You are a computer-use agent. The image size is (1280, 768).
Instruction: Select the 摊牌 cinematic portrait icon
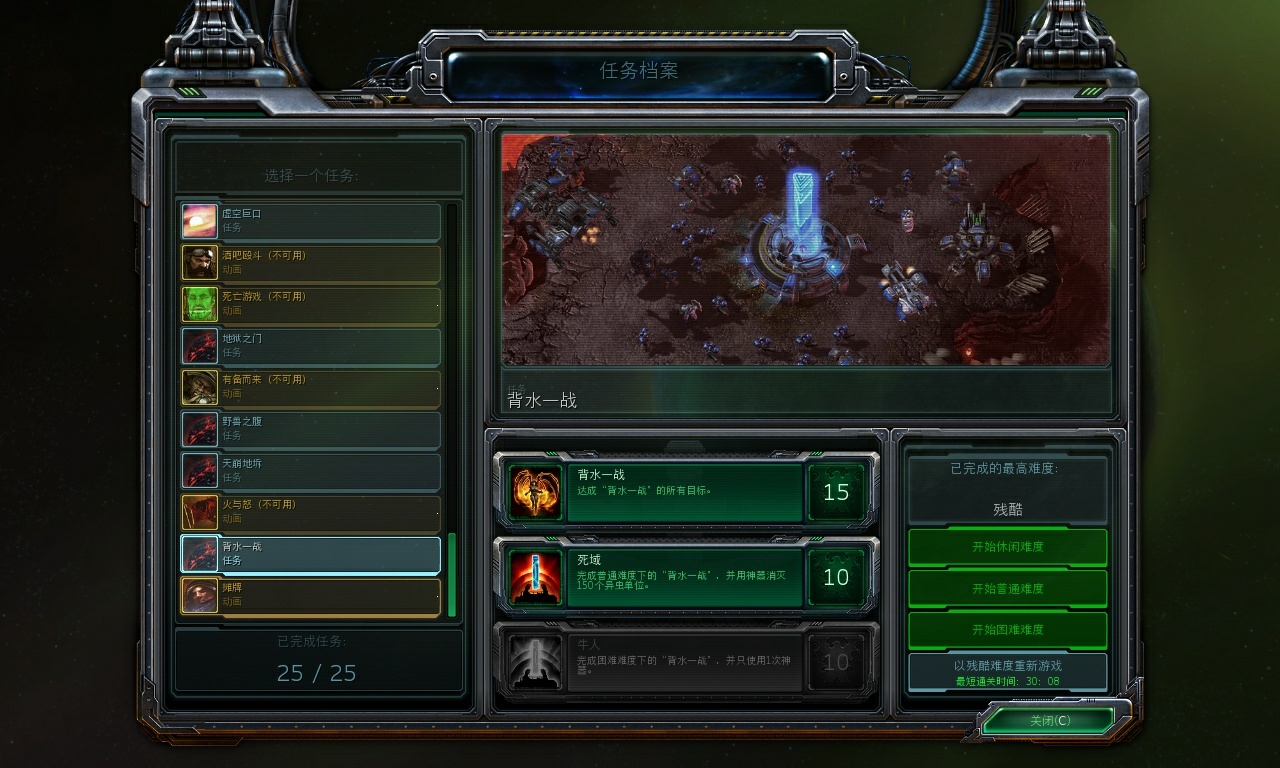(x=199, y=596)
